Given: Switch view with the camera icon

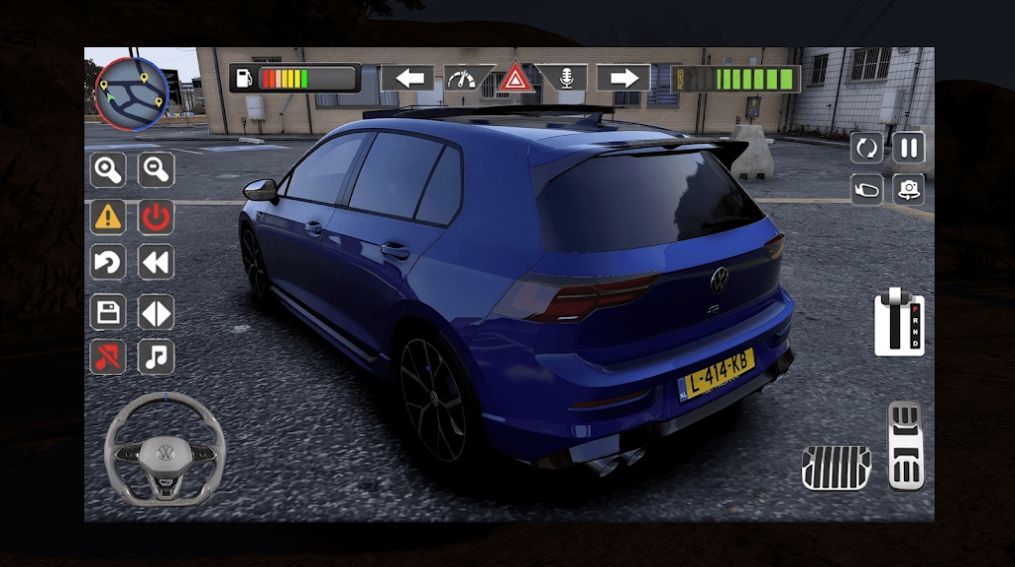Looking at the screenshot, I should (x=908, y=188).
